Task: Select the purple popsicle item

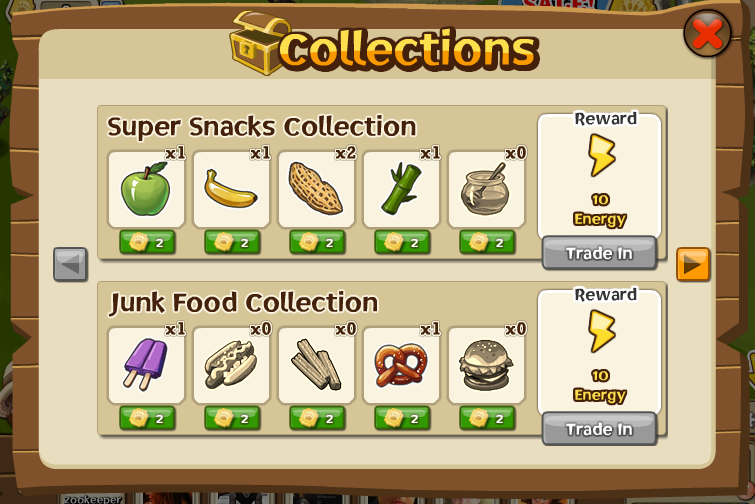Action: 146,365
